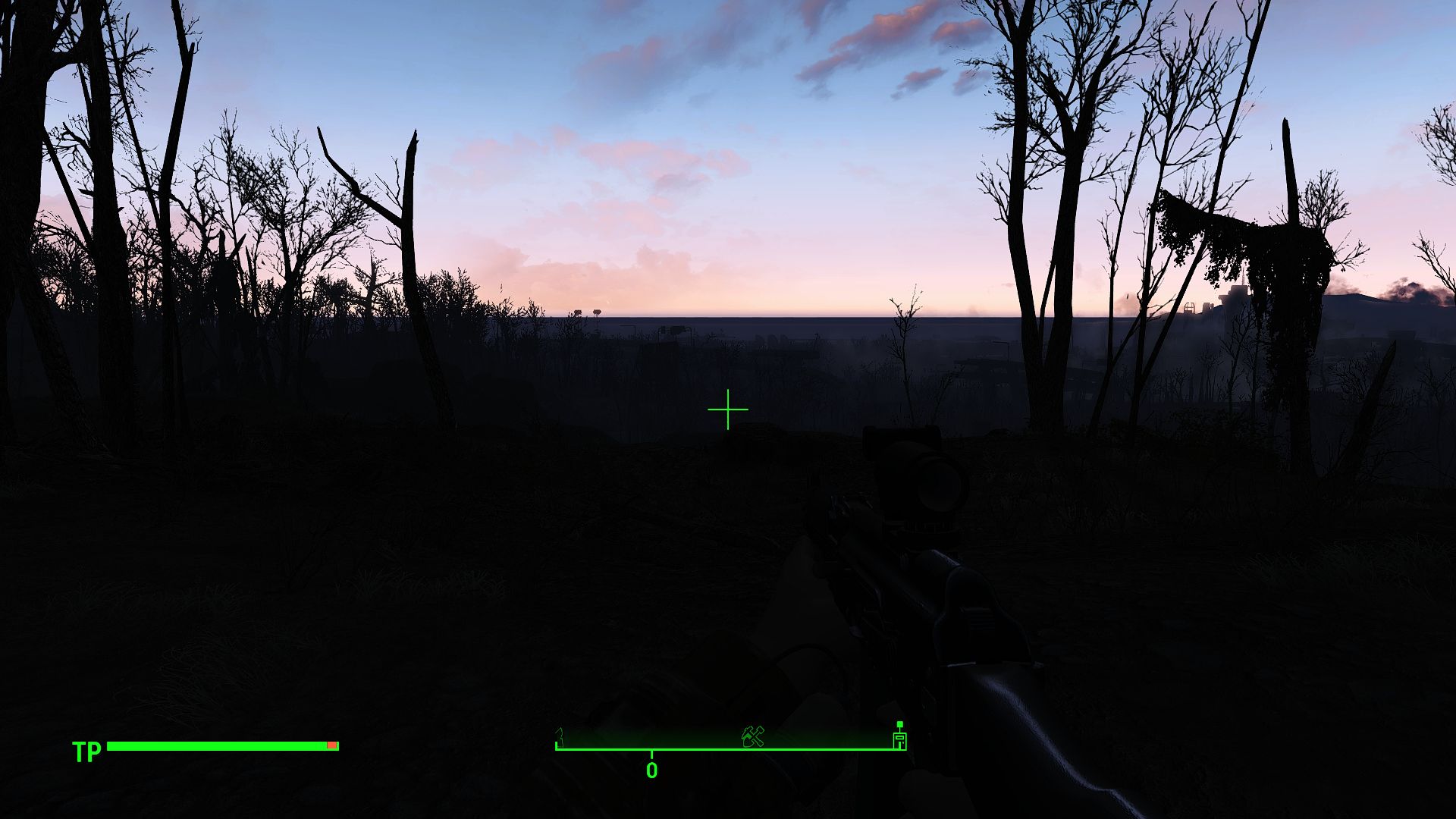Click the crossed hammer and wrench workshop icon
The width and height of the screenshot is (1456, 819).
tap(752, 736)
